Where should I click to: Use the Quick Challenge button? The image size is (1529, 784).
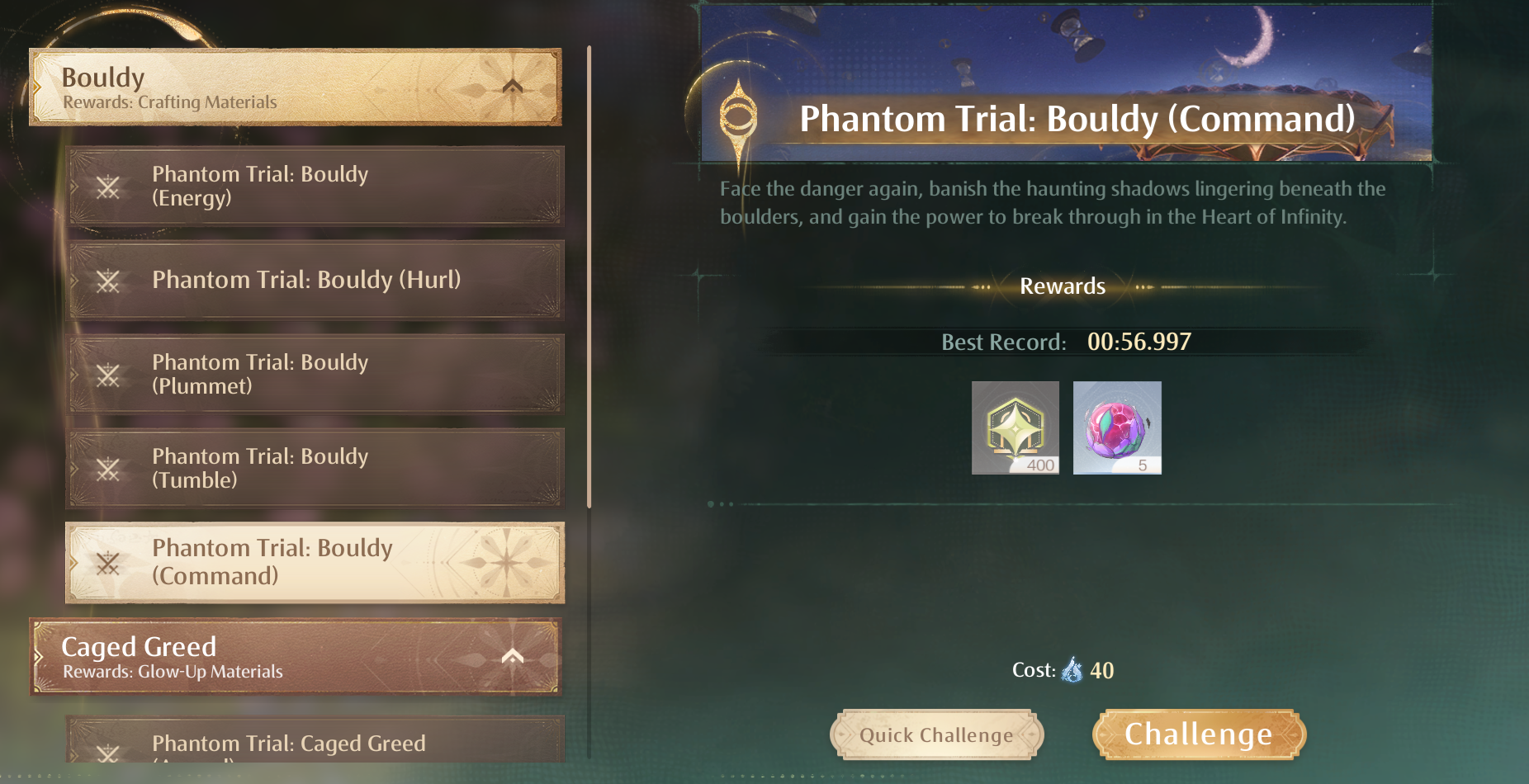click(x=936, y=734)
